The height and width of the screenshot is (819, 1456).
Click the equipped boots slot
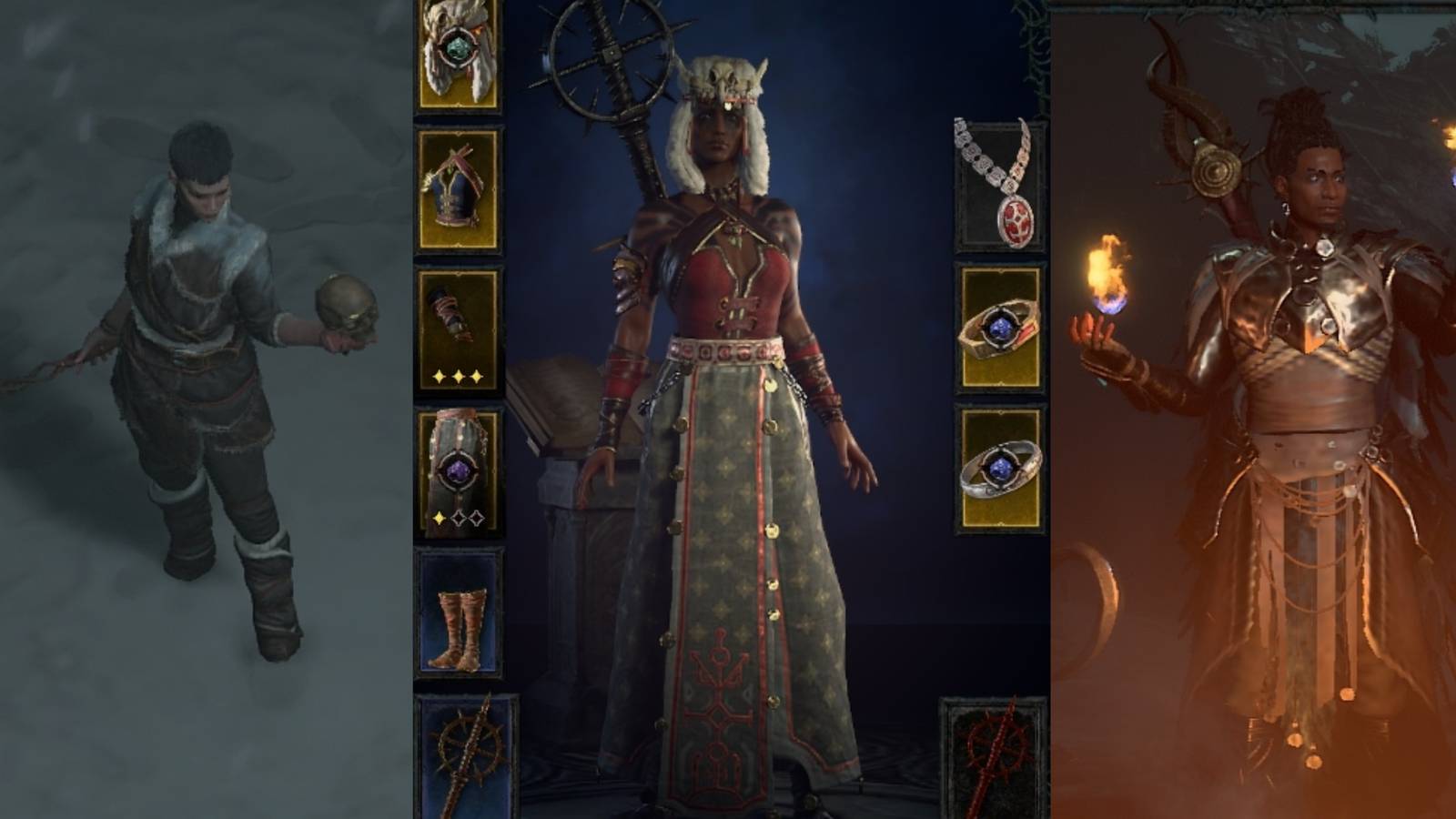(460, 610)
